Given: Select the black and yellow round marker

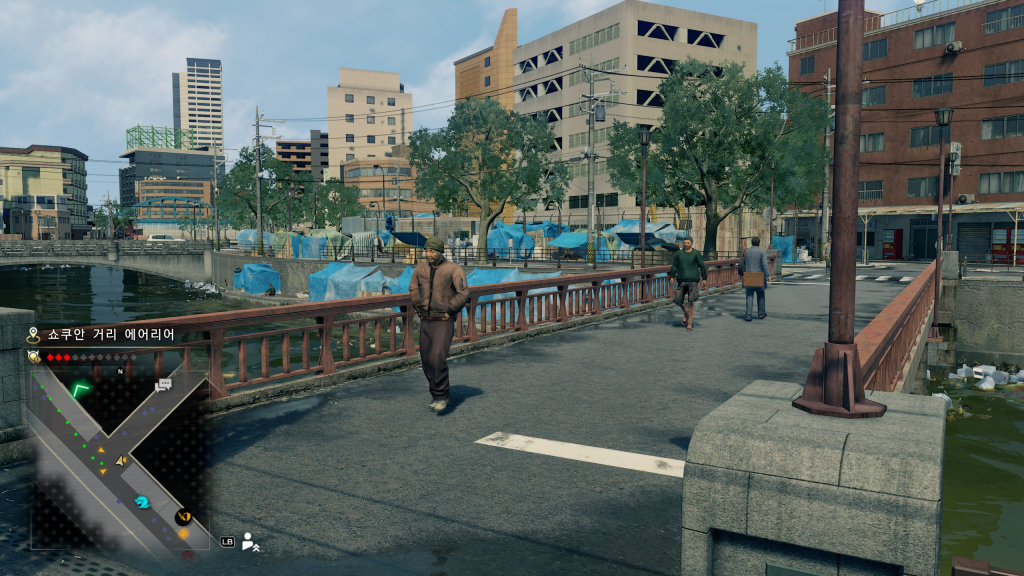Looking at the screenshot, I should (x=182, y=516).
